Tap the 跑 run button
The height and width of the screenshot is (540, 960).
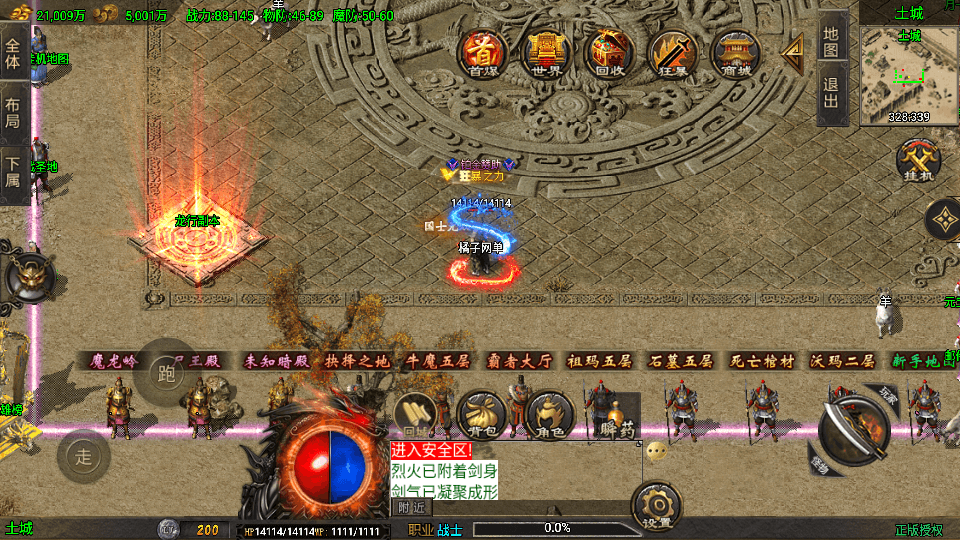[166, 373]
